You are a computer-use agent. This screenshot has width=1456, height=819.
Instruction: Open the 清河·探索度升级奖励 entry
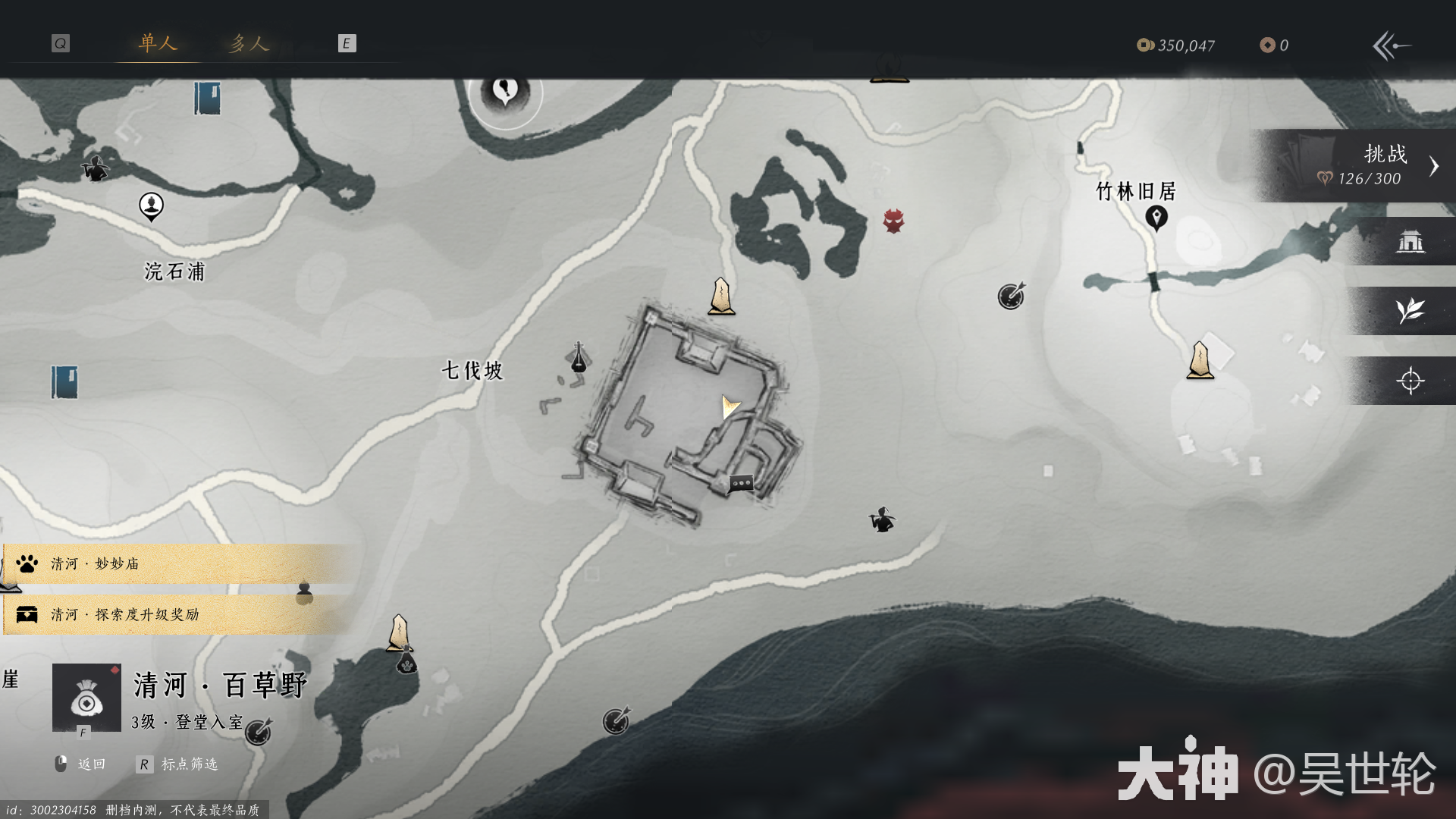(174, 614)
